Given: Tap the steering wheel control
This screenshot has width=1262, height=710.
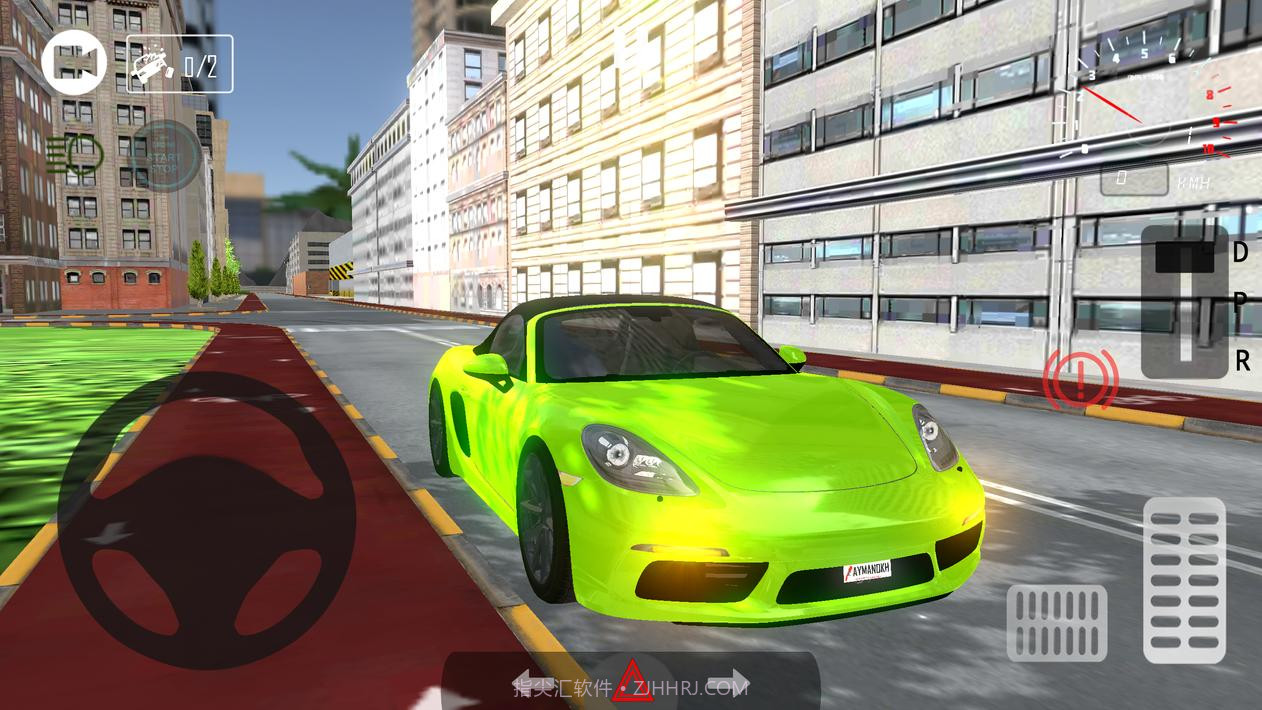Looking at the screenshot, I should coord(207,520).
